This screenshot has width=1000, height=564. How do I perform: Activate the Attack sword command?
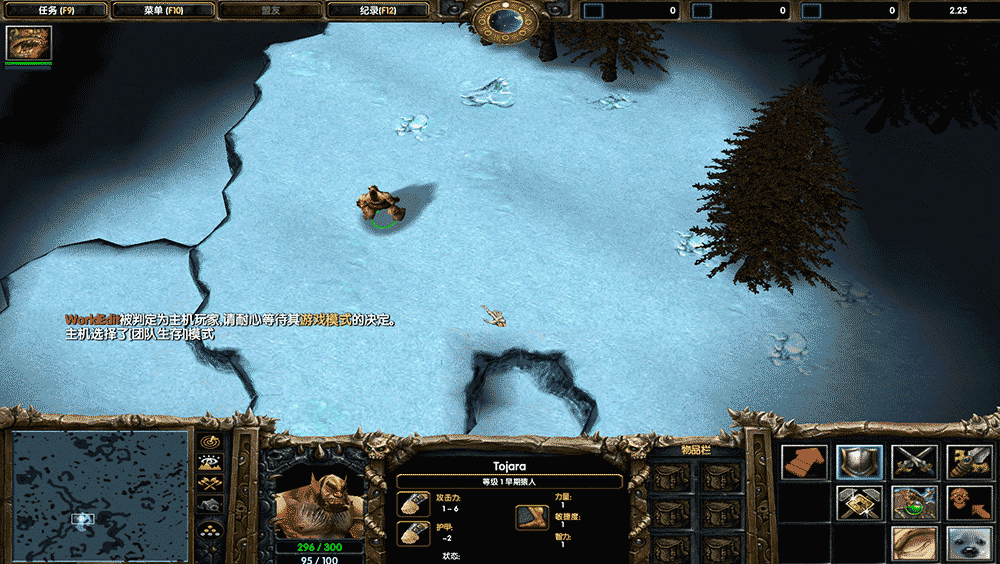[x=969, y=462]
